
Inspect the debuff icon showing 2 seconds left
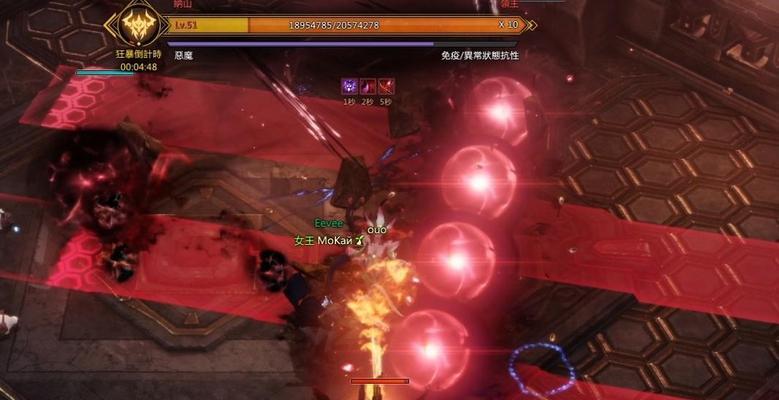(368, 87)
